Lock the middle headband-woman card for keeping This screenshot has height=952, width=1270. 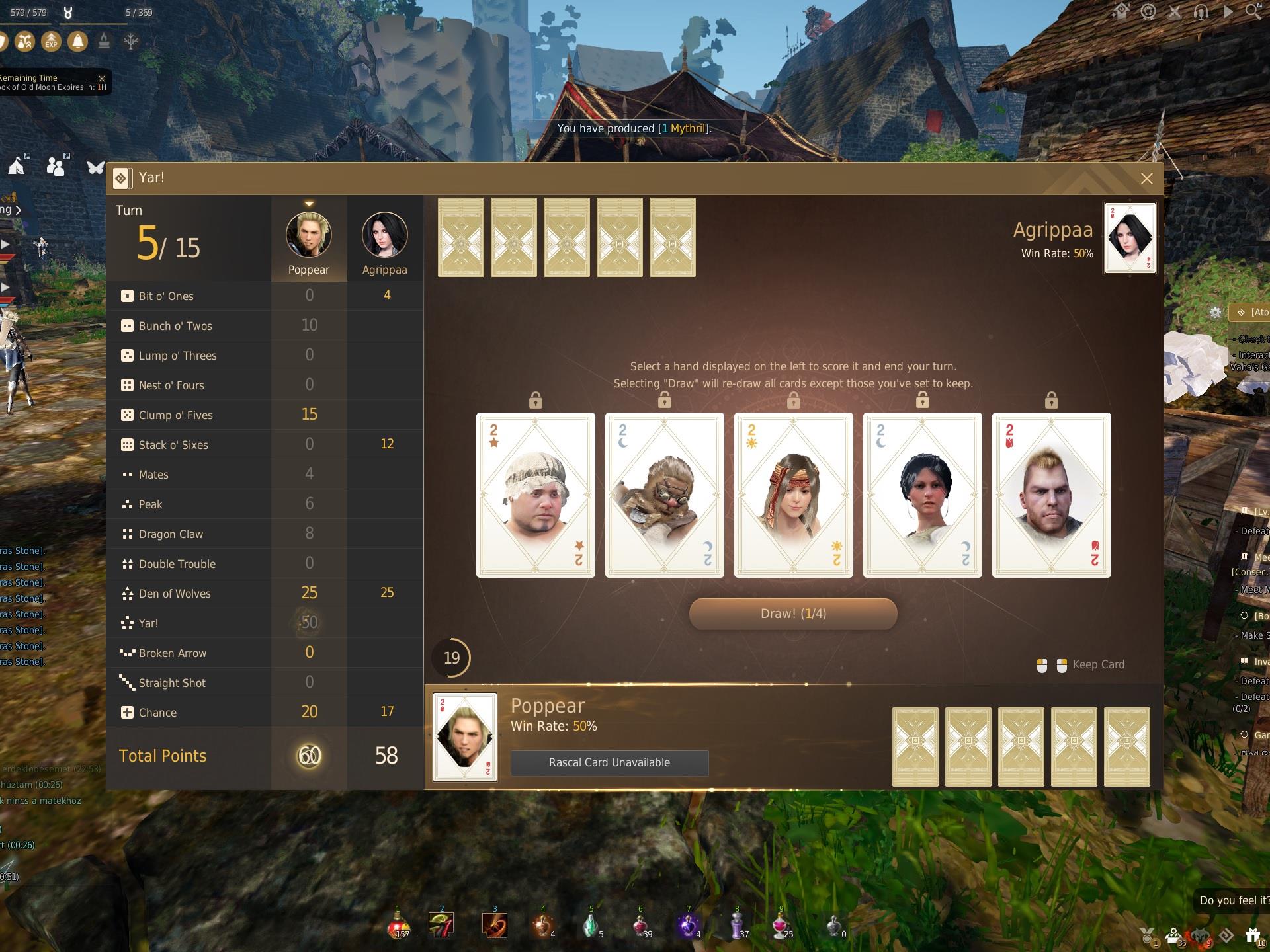tap(793, 399)
